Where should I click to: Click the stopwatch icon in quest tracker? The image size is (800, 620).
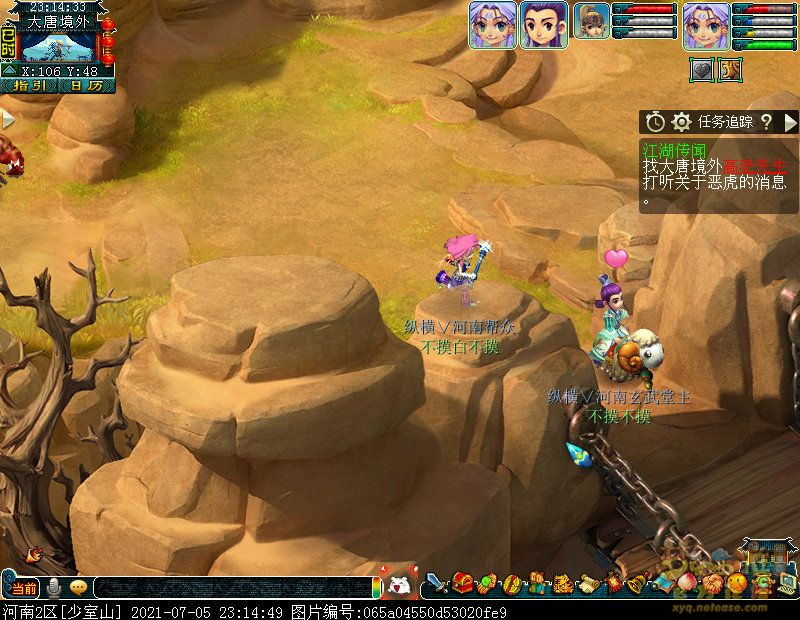coord(655,122)
